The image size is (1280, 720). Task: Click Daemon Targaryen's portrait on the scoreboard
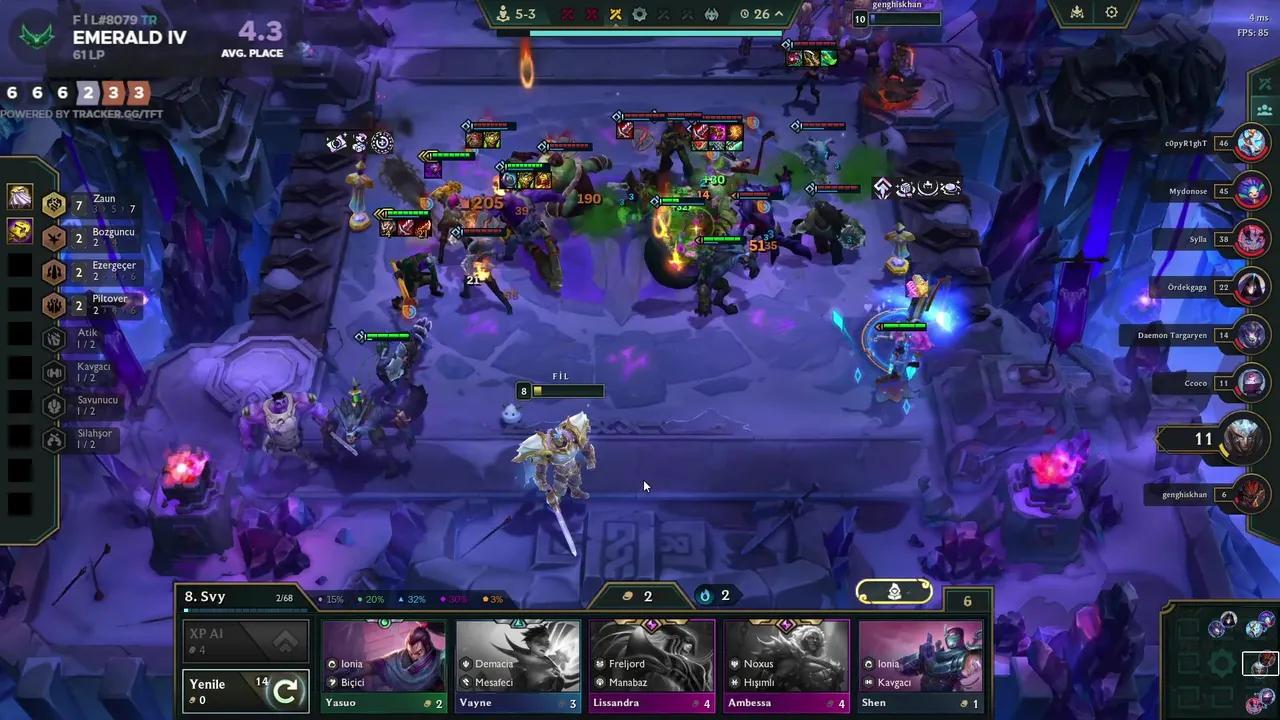coord(1252,335)
